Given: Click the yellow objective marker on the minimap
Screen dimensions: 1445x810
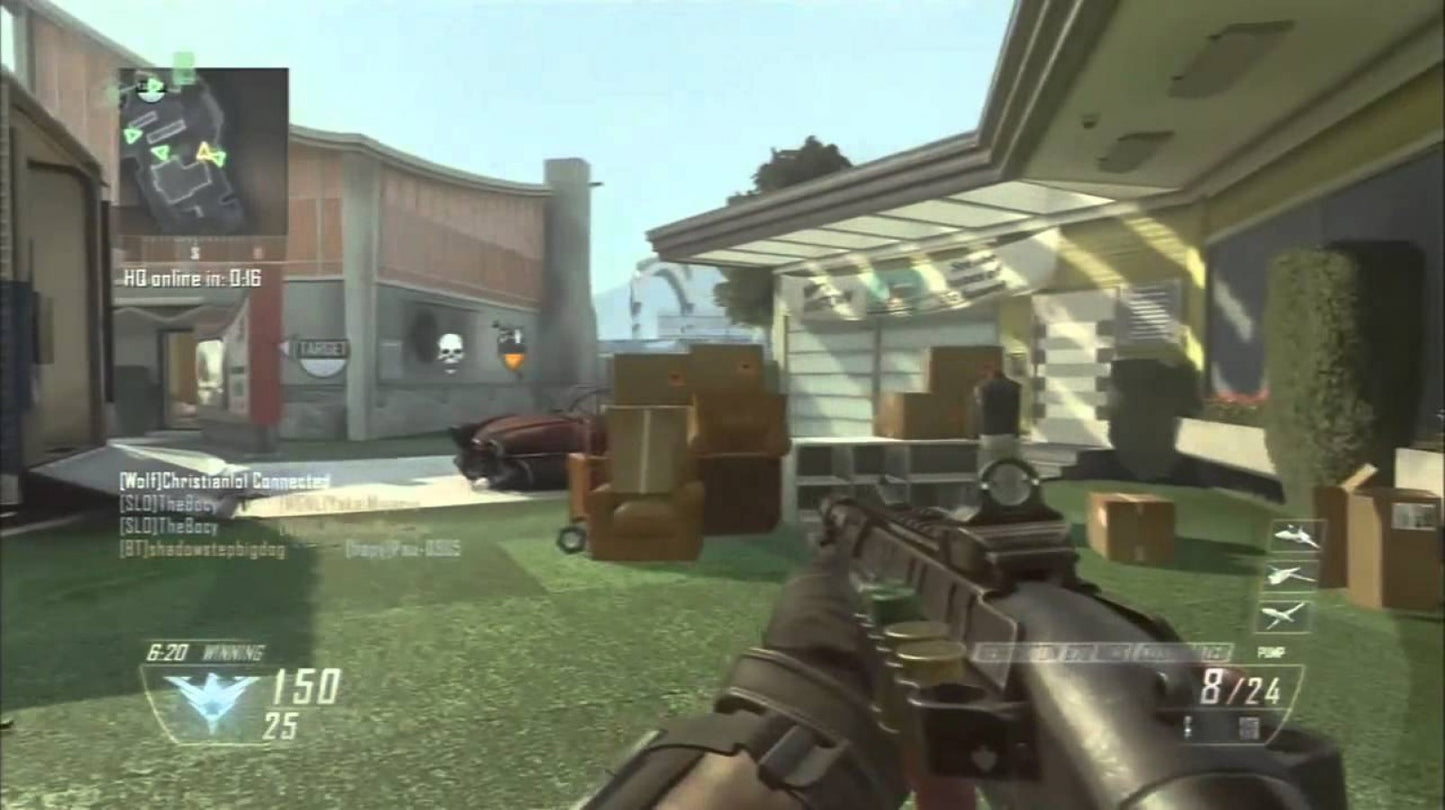Looking at the screenshot, I should (x=207, y=151).
